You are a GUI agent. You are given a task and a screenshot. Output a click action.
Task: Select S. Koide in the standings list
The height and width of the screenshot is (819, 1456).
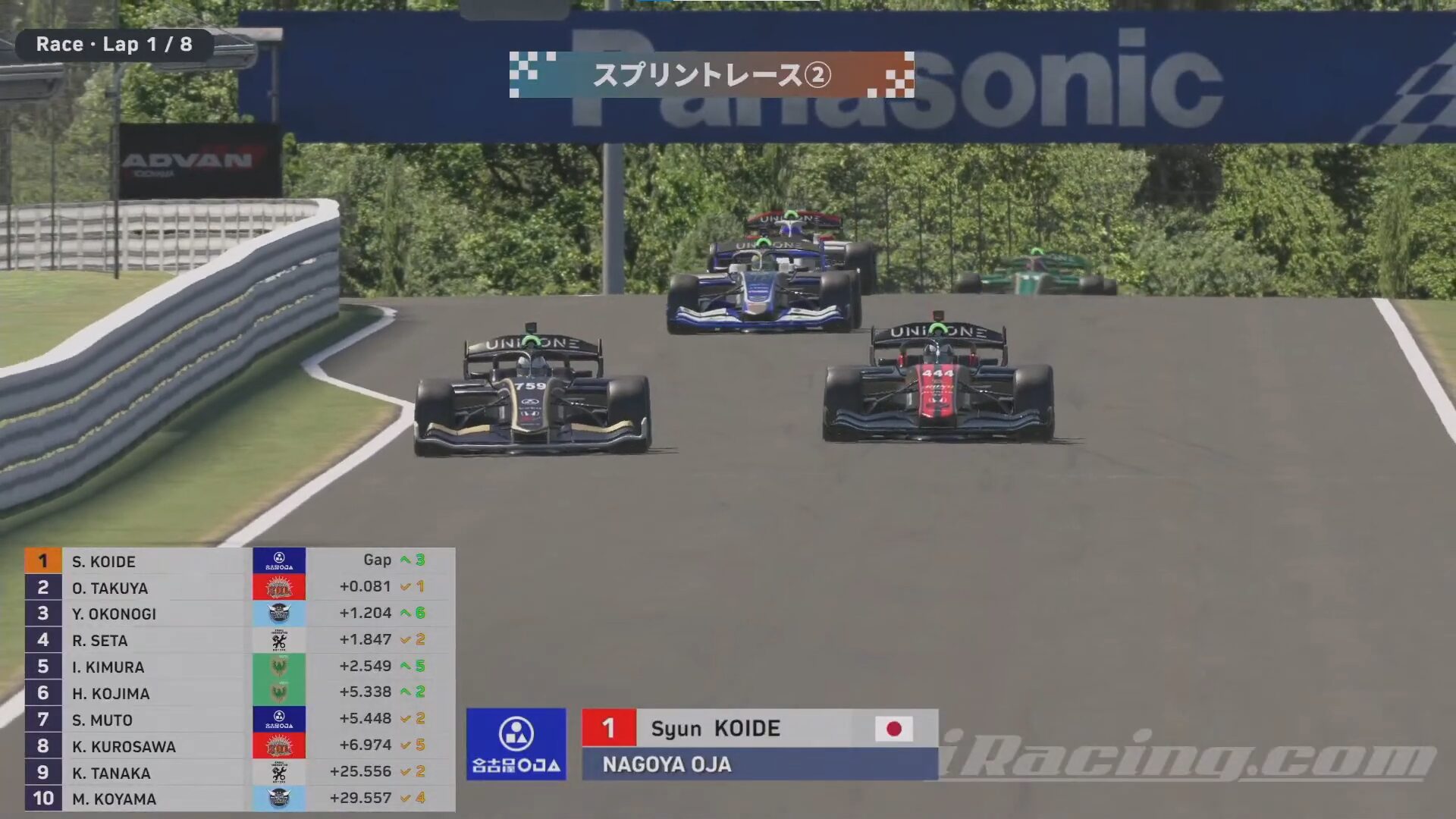104,561
